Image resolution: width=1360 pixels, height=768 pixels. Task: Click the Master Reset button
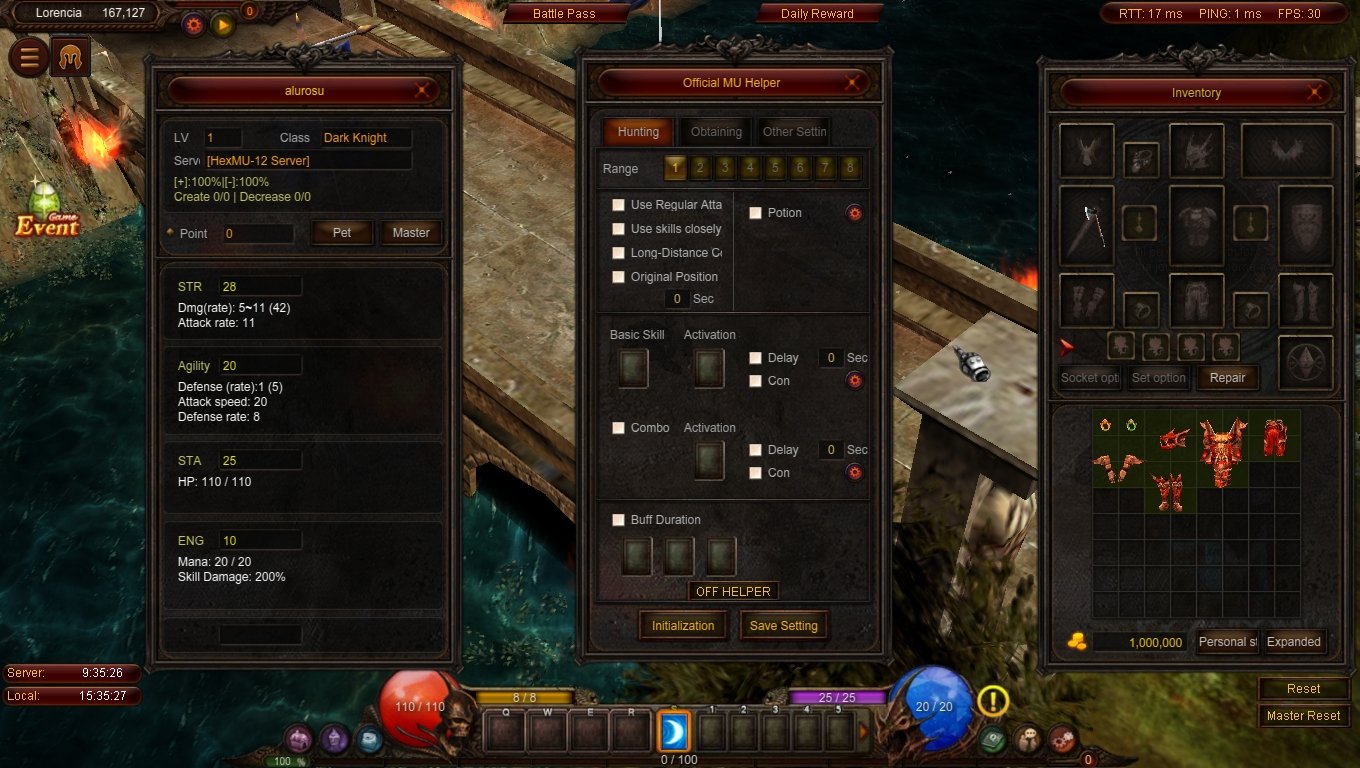click(1303, 715)
